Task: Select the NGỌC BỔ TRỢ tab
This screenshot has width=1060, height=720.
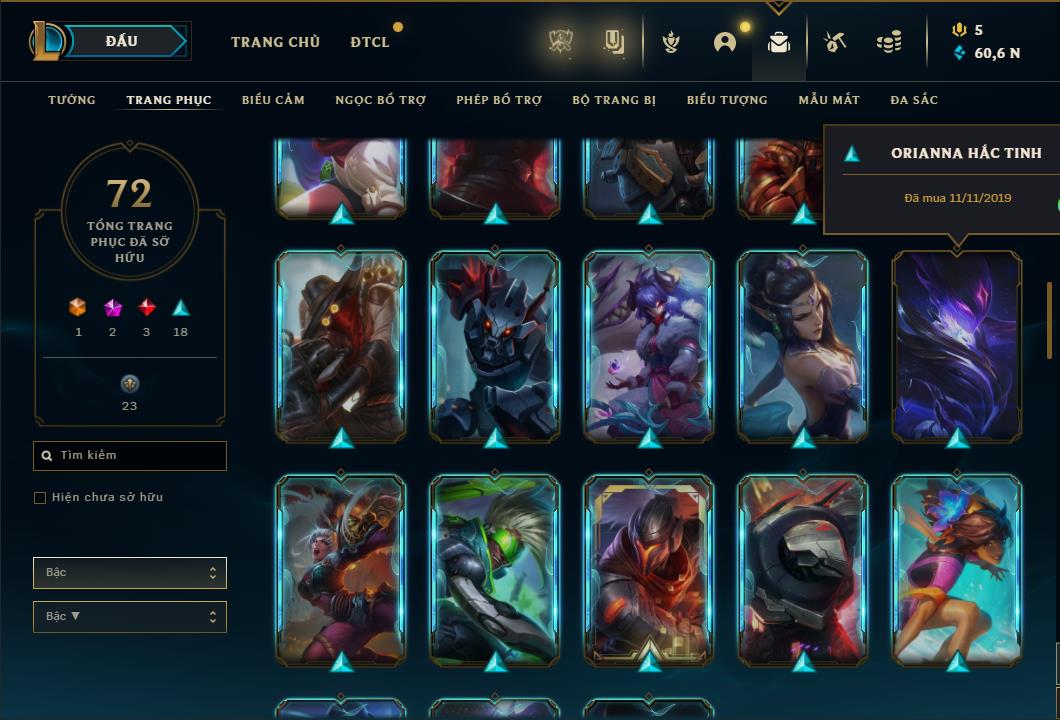Action: tap(380, 100)
